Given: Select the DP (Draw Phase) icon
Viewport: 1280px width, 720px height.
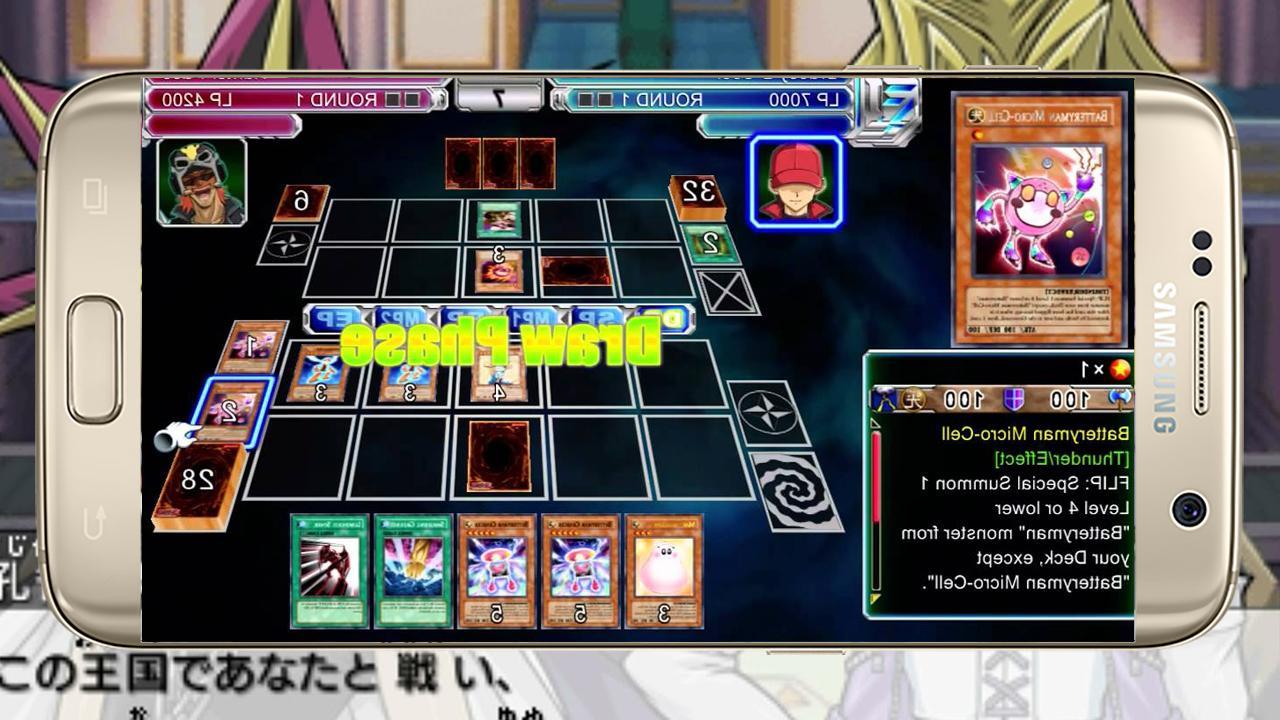Looking at the screenshot, I should pos(660,318).
